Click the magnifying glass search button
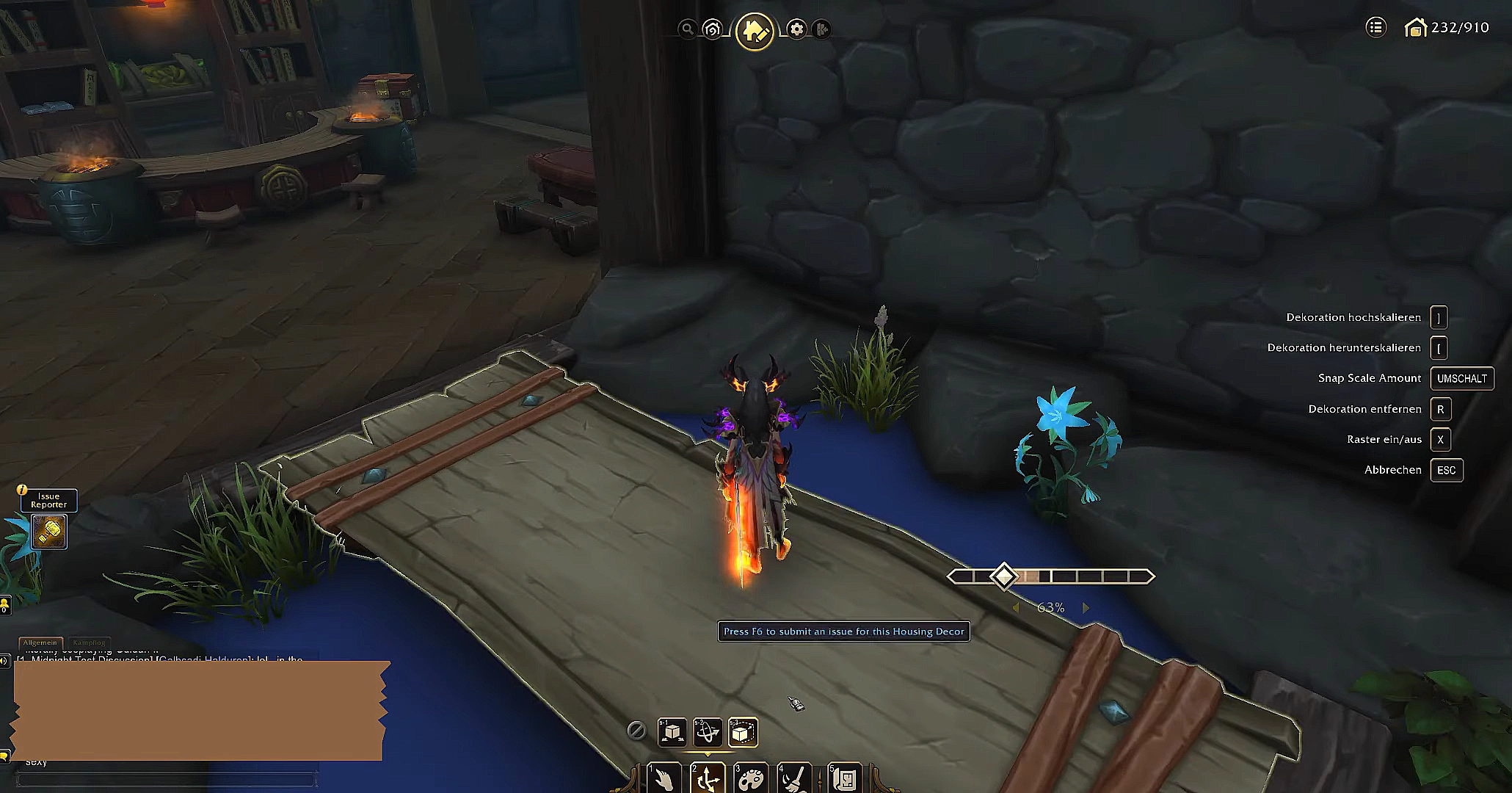This screenshot has width=1512, height=793. pos(687,29)
